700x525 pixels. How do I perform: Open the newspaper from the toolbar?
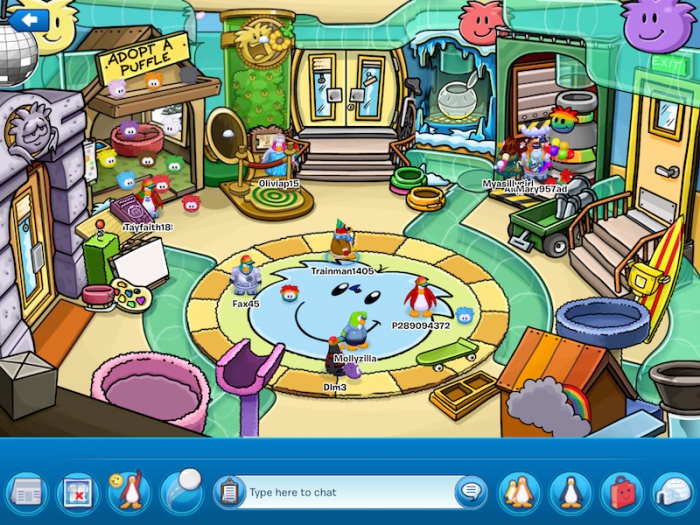tap(26, 492)
